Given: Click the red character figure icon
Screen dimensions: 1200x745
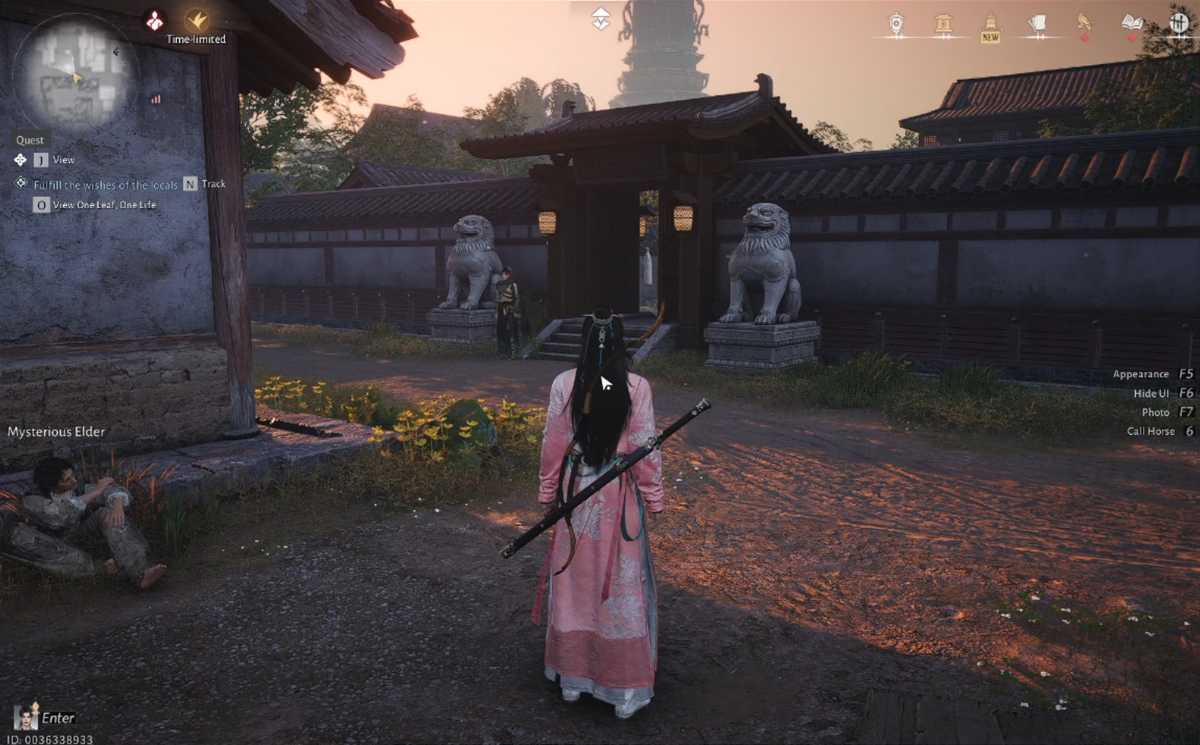Looking at the screenshot, I should click(x=154, y=19).
